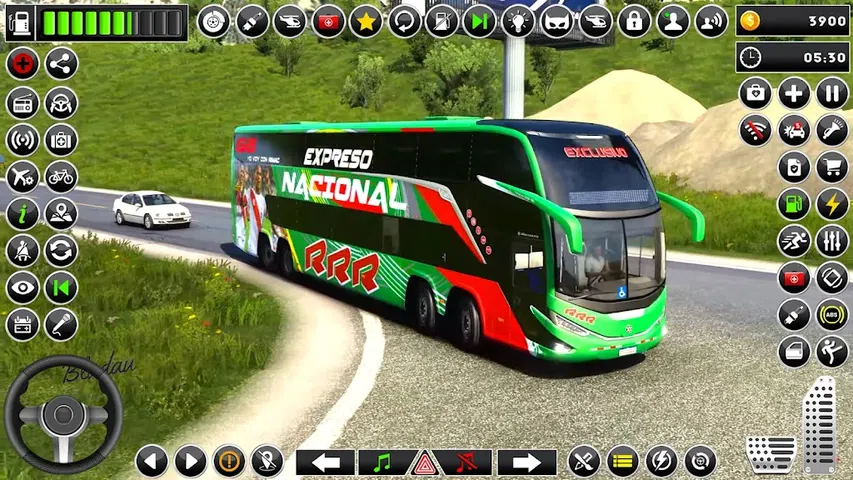Activate the left turn arrow indicator

(325, 462)
